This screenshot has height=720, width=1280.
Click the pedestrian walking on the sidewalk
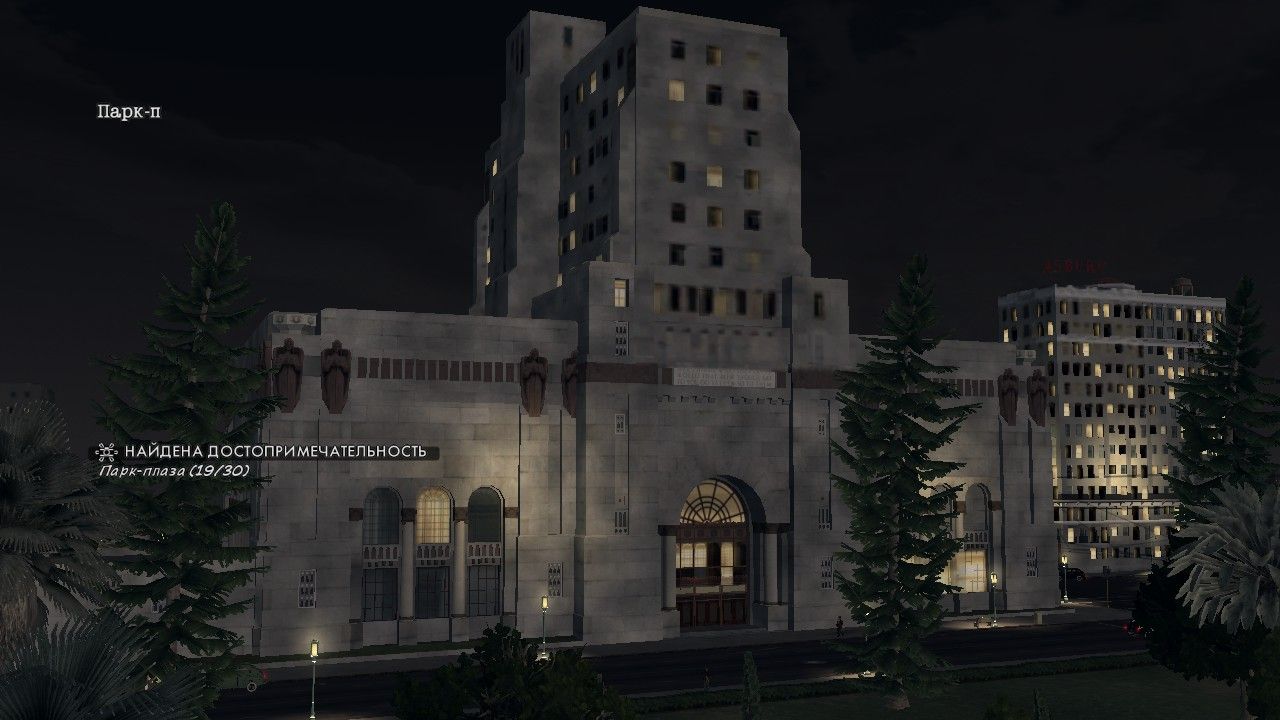pyautogui.click(x=840, y=625)
